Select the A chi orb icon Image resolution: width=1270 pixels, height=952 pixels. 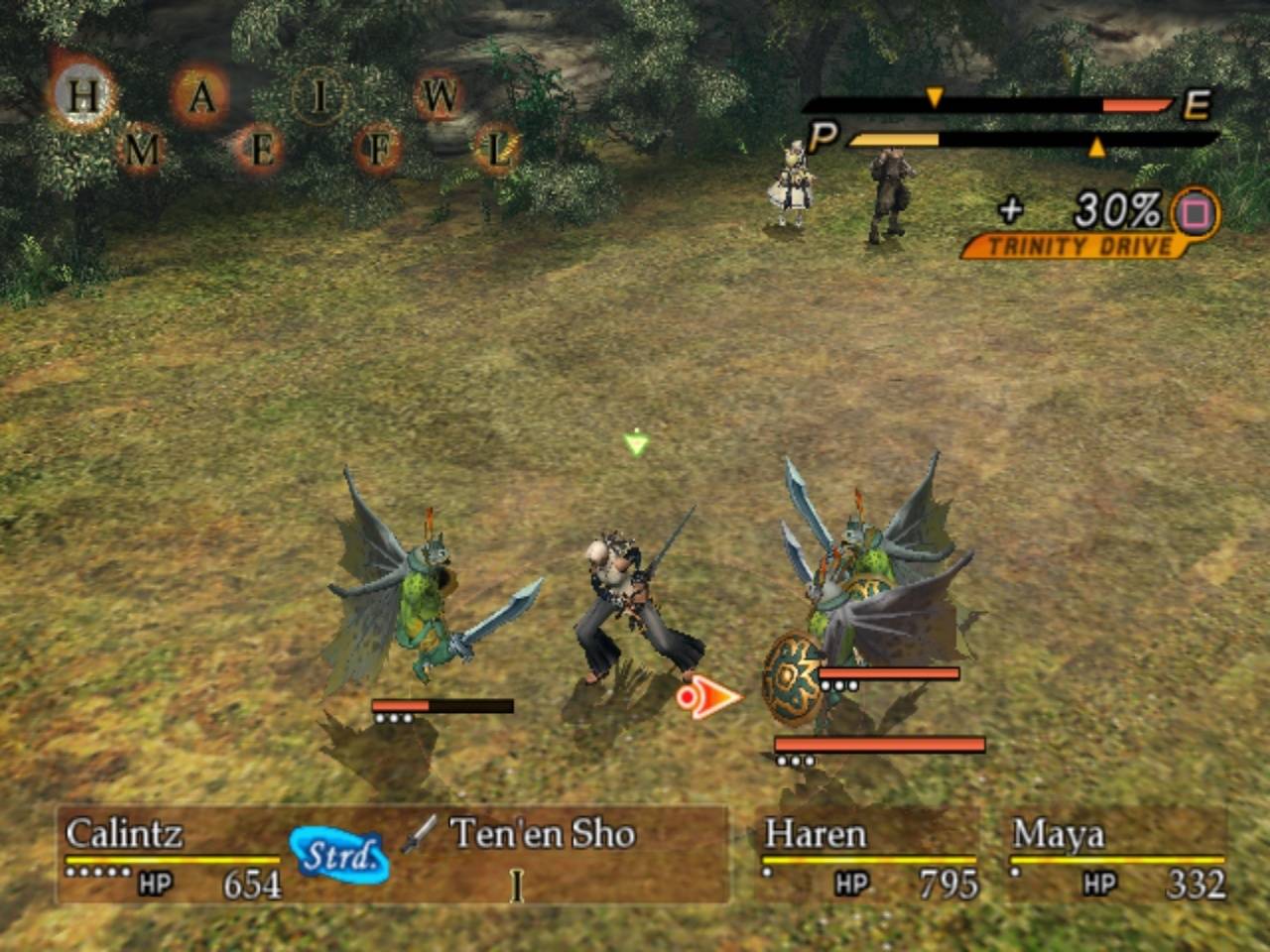201,97
